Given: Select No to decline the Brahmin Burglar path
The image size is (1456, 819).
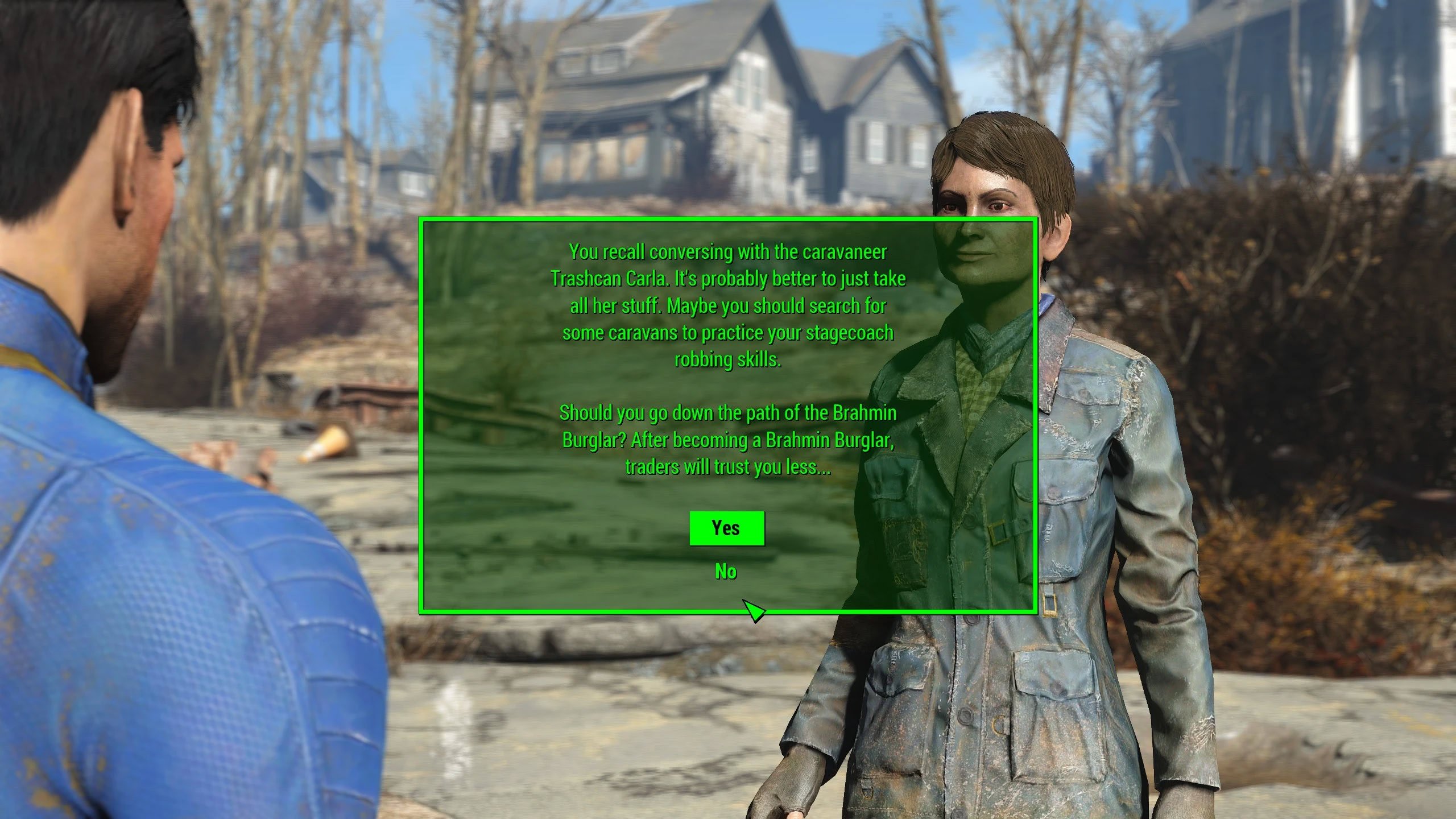Looking at the screenshot, I should (726, 572).
